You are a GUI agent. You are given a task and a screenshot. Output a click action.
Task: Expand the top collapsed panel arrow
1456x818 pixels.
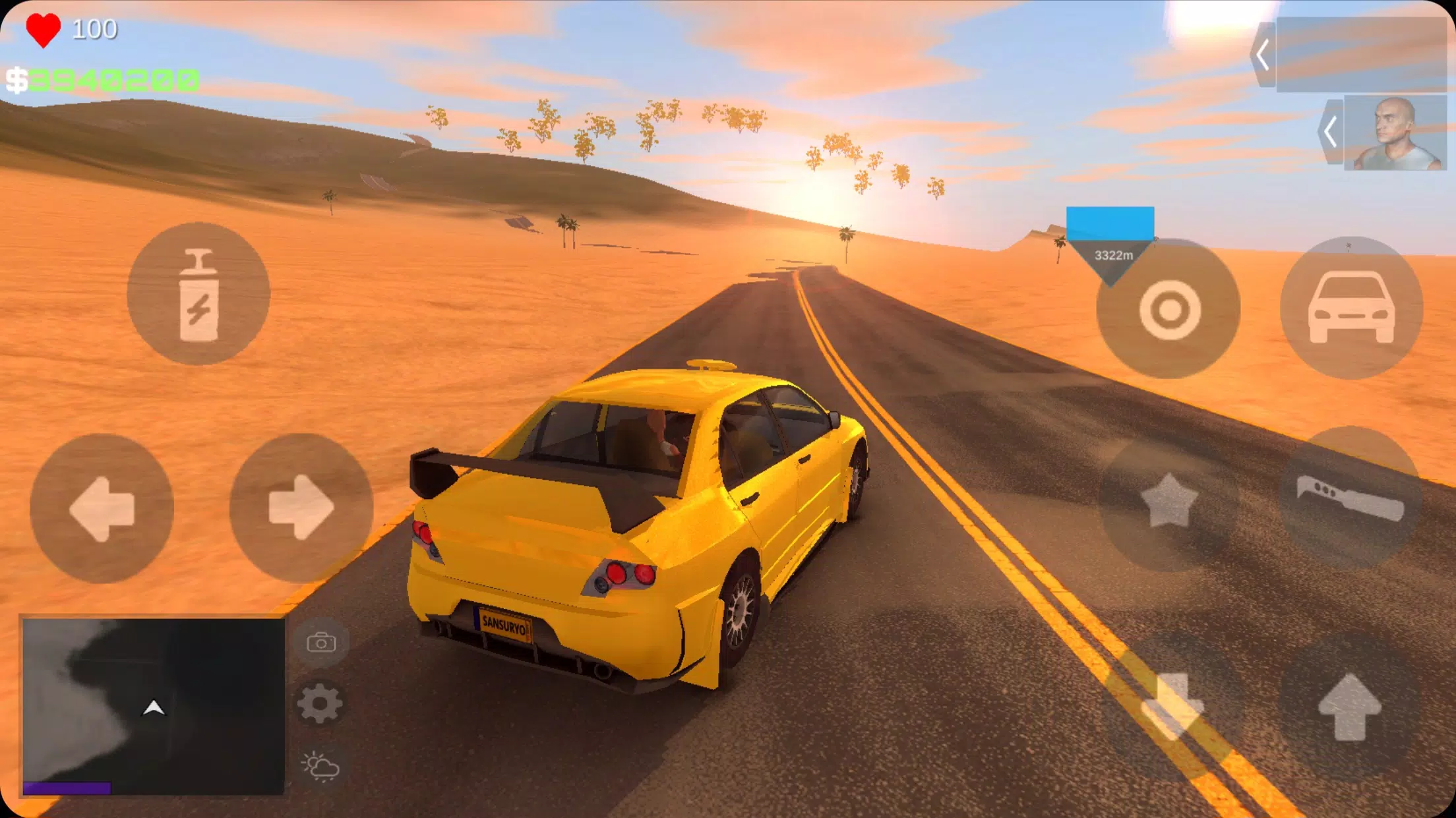click(x=1263, y=55)
